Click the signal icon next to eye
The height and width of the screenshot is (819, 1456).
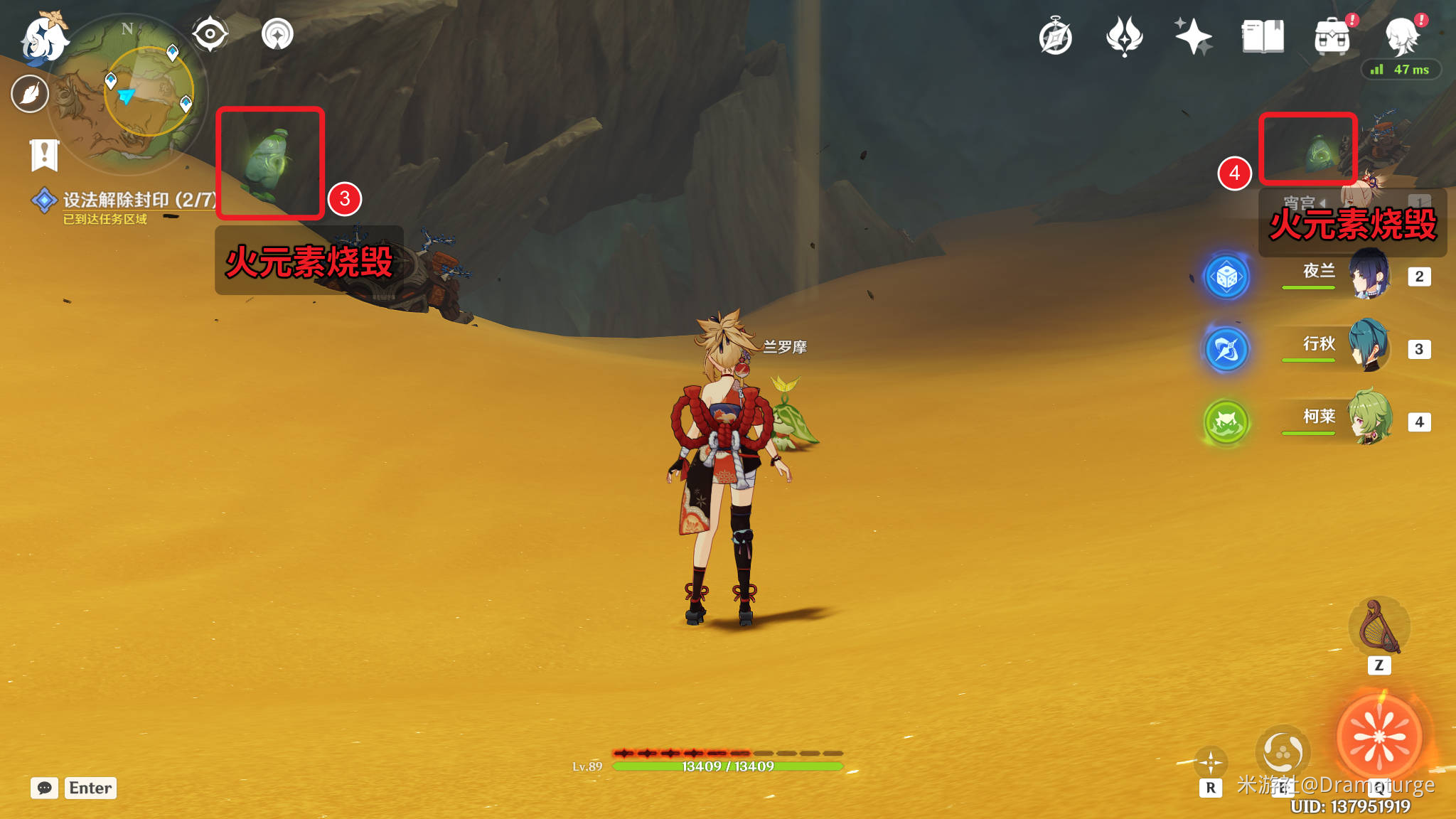pyautogui.click(x=277, y=34)
